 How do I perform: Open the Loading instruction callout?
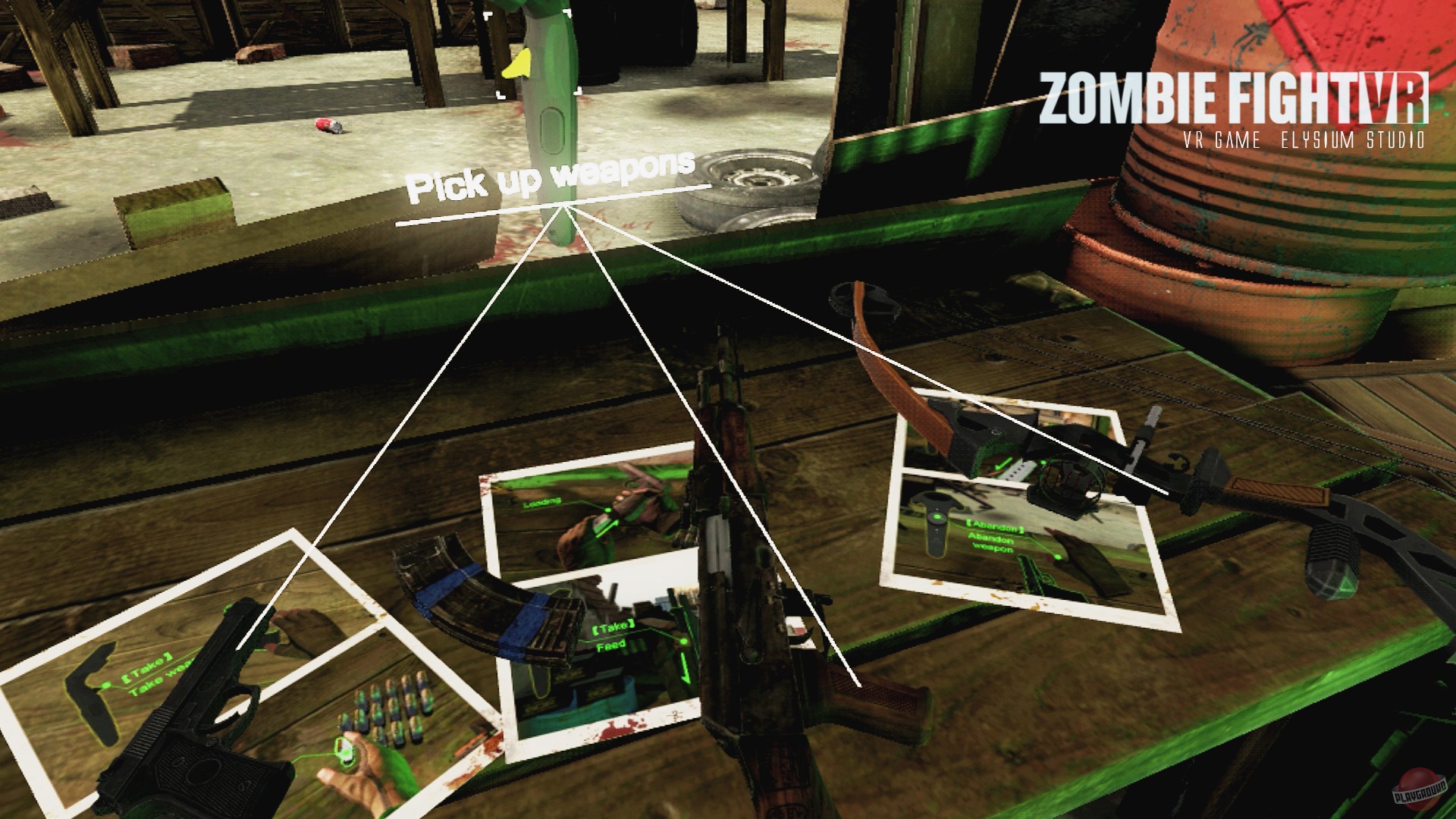(x=541, y=503)
